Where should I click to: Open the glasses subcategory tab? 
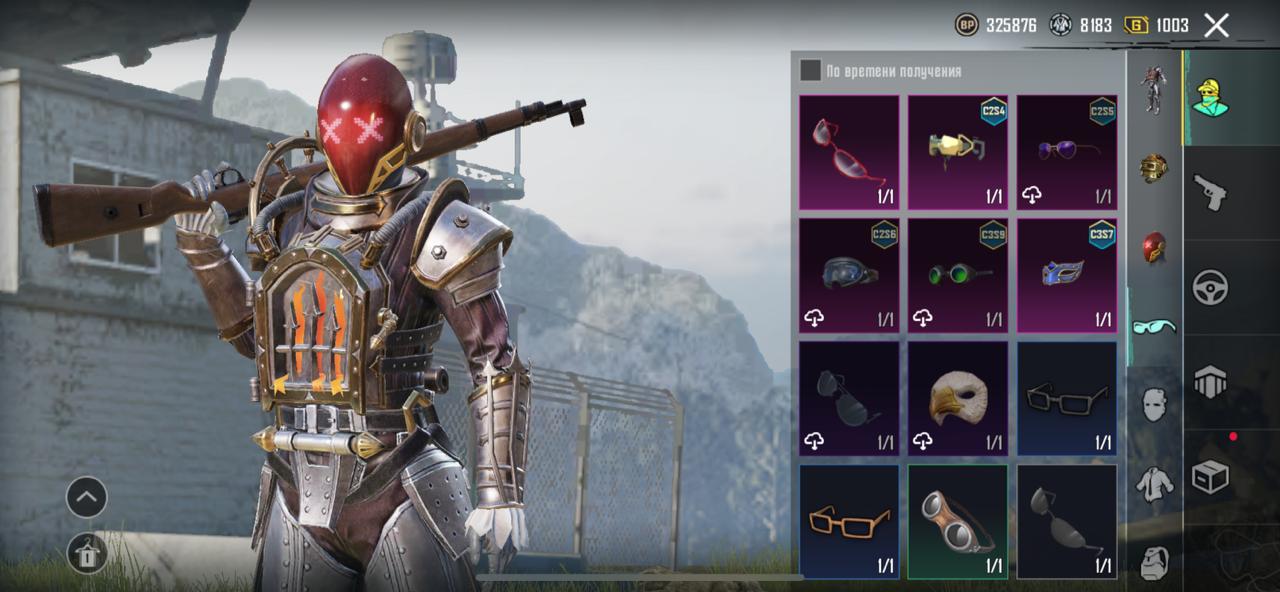point(1154,326)
